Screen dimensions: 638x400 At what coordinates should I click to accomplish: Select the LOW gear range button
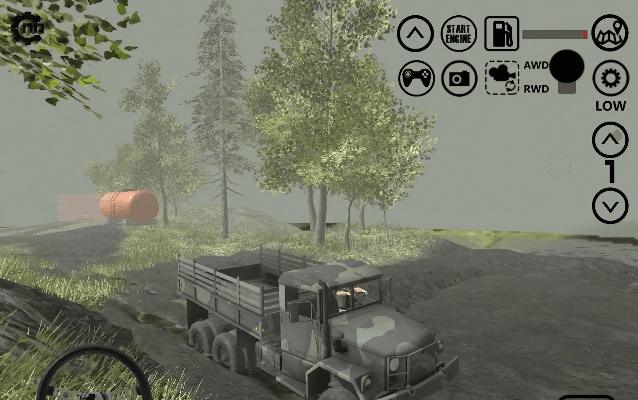coord(610,78)
